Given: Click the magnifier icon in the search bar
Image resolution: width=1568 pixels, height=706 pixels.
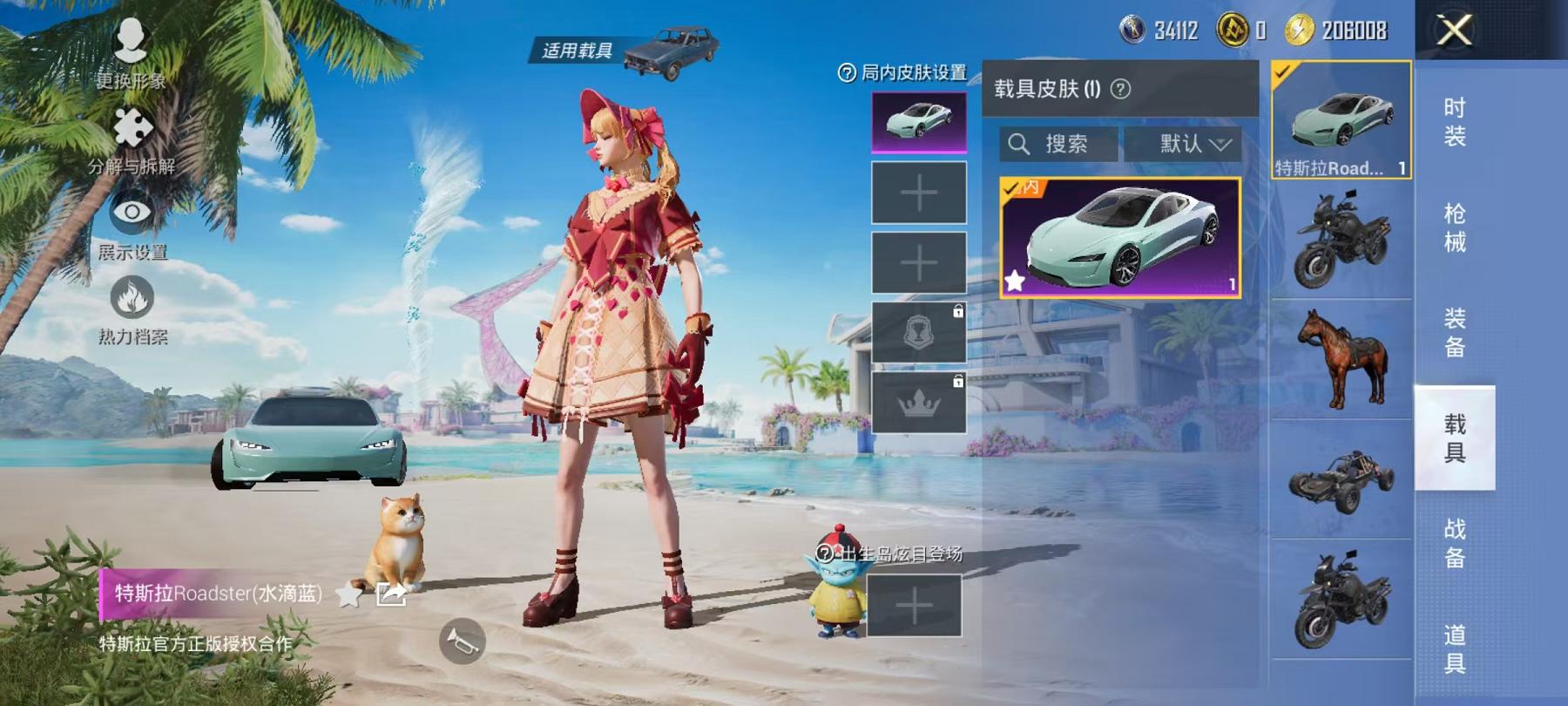Looking at the screenshot, I should [1017, 144].
